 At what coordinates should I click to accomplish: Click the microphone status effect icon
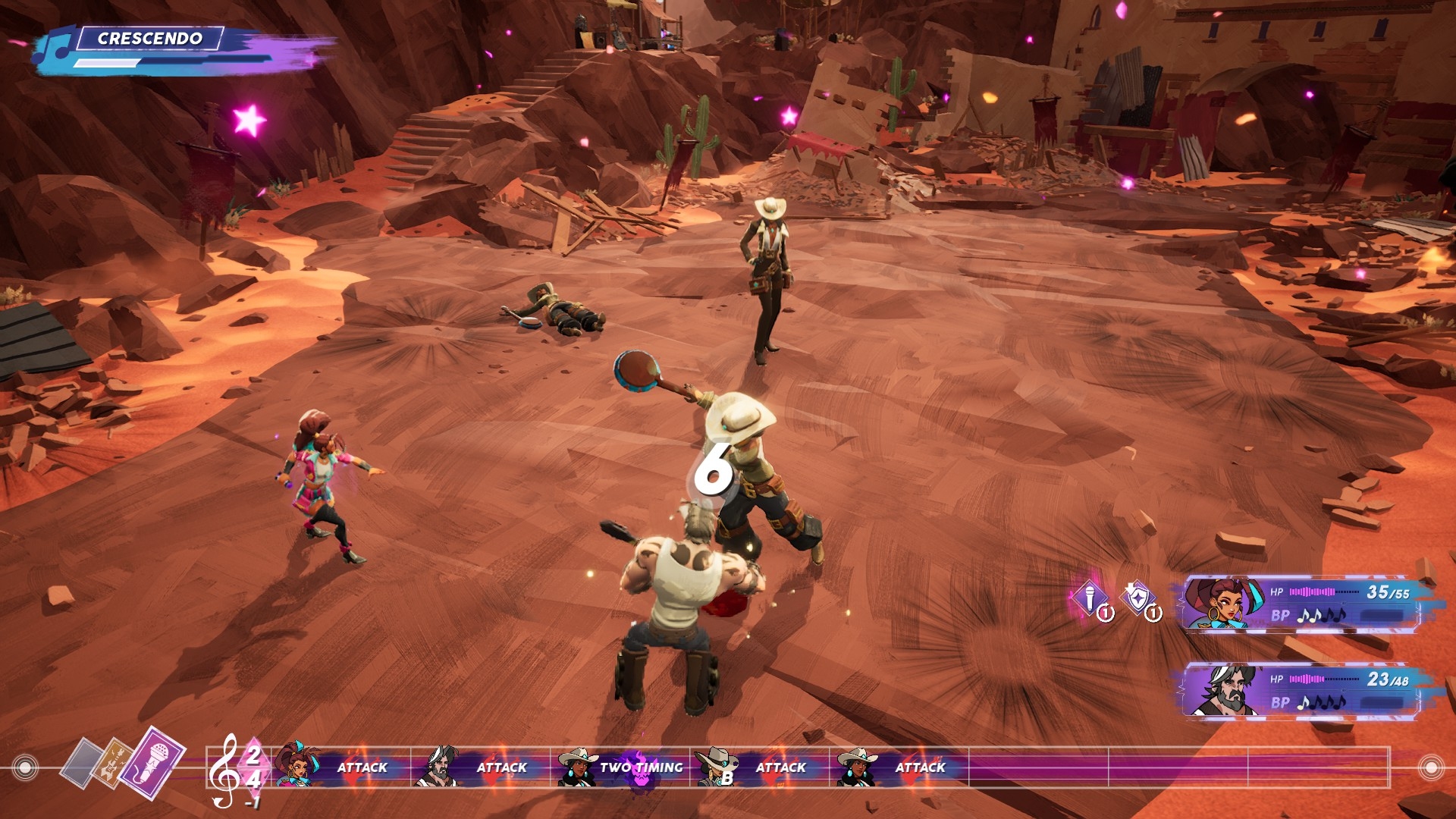[1090, 599]
